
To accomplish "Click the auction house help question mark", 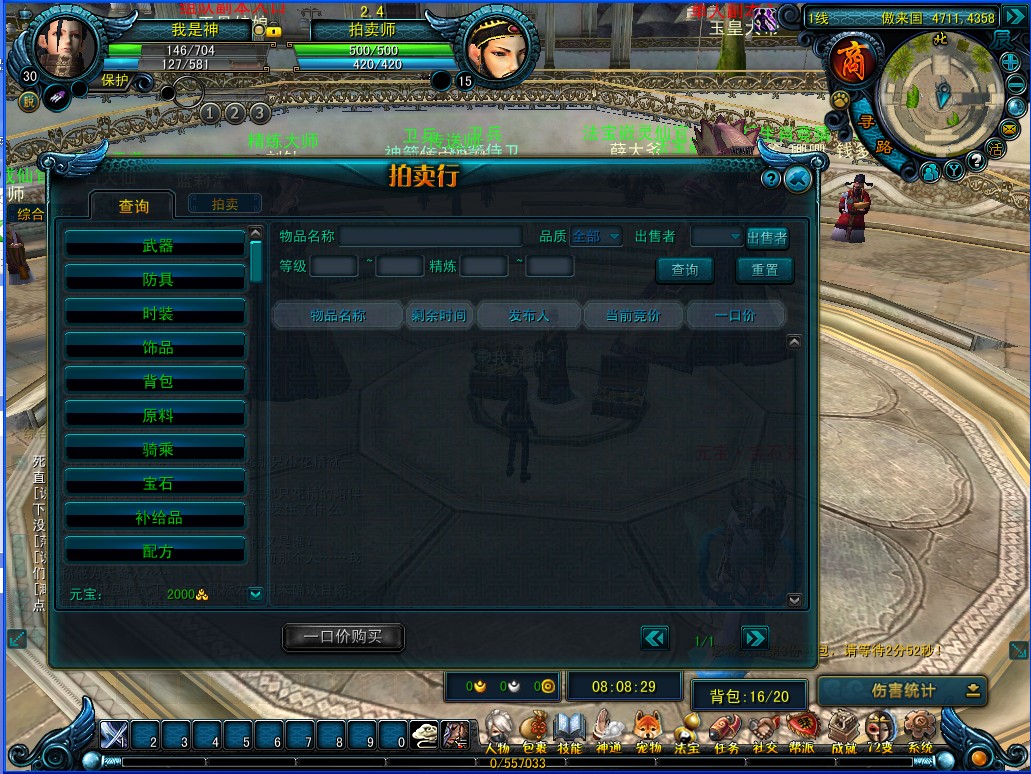I will pos(770,179).
